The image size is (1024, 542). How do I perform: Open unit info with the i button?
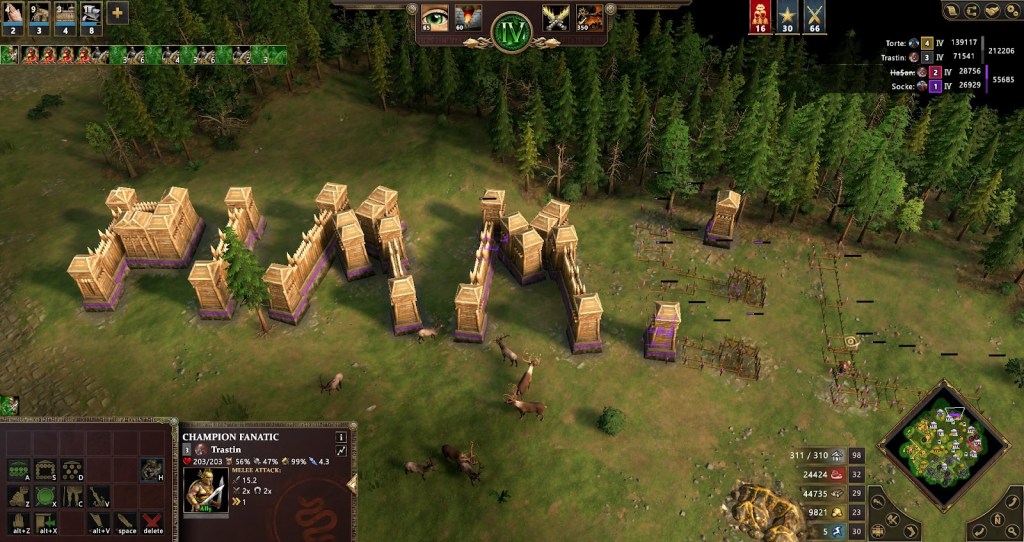(x=341, y=437)
